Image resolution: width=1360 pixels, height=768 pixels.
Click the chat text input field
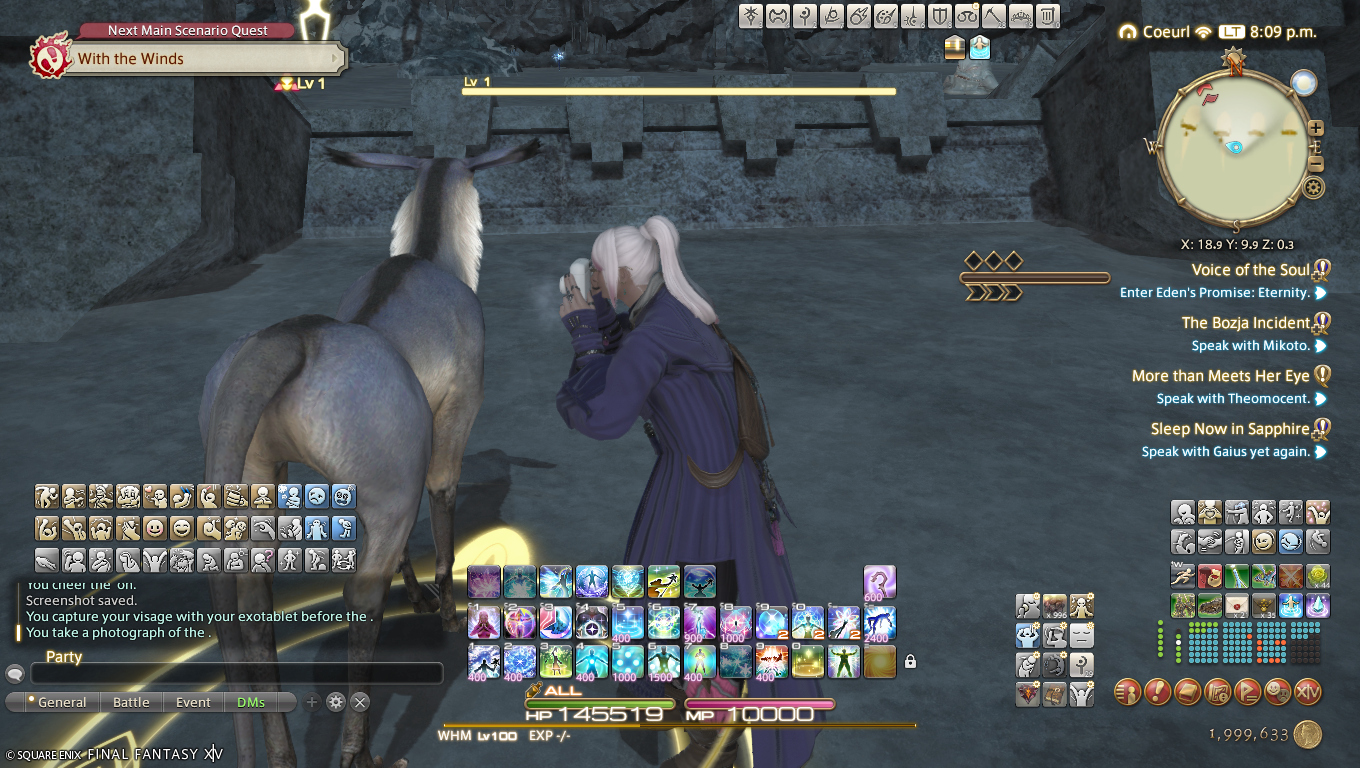click(236, 674)
